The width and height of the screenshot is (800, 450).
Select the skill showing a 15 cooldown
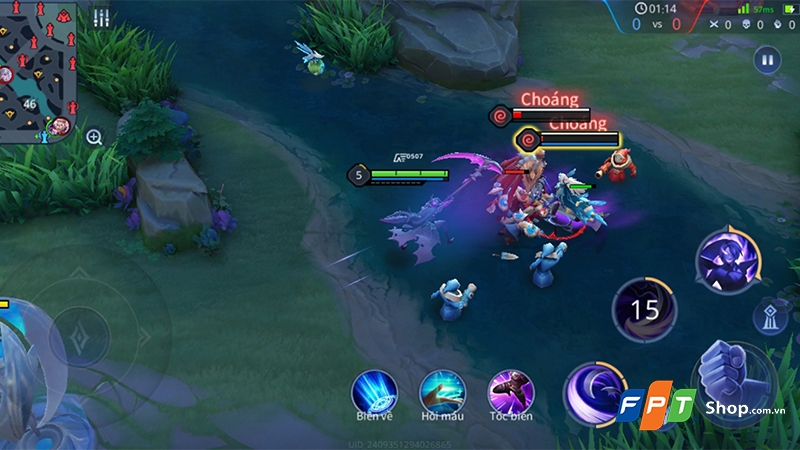click(645, 310)
